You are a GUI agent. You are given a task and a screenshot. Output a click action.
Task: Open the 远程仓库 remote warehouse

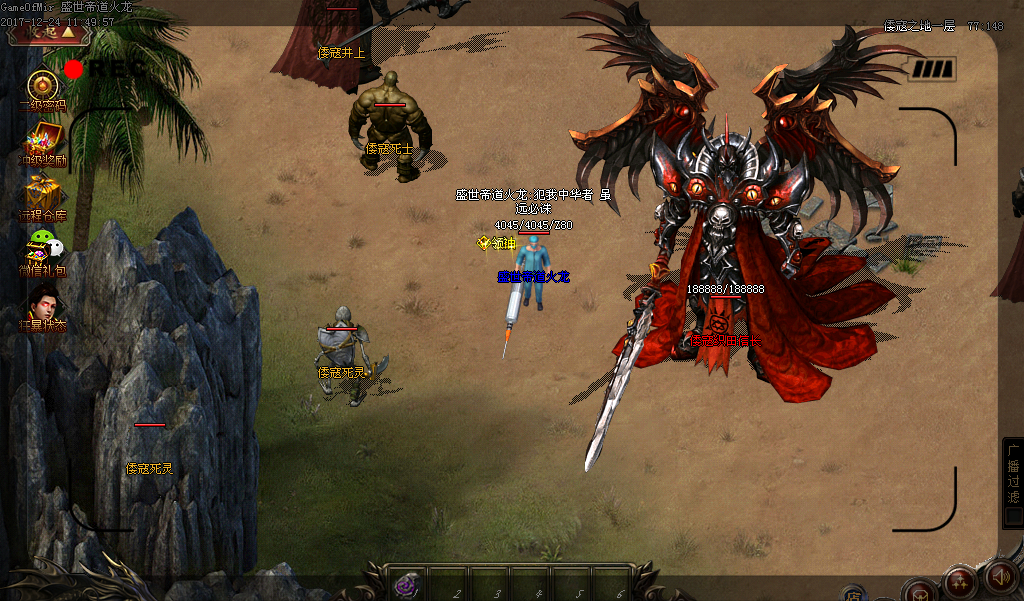42,192
